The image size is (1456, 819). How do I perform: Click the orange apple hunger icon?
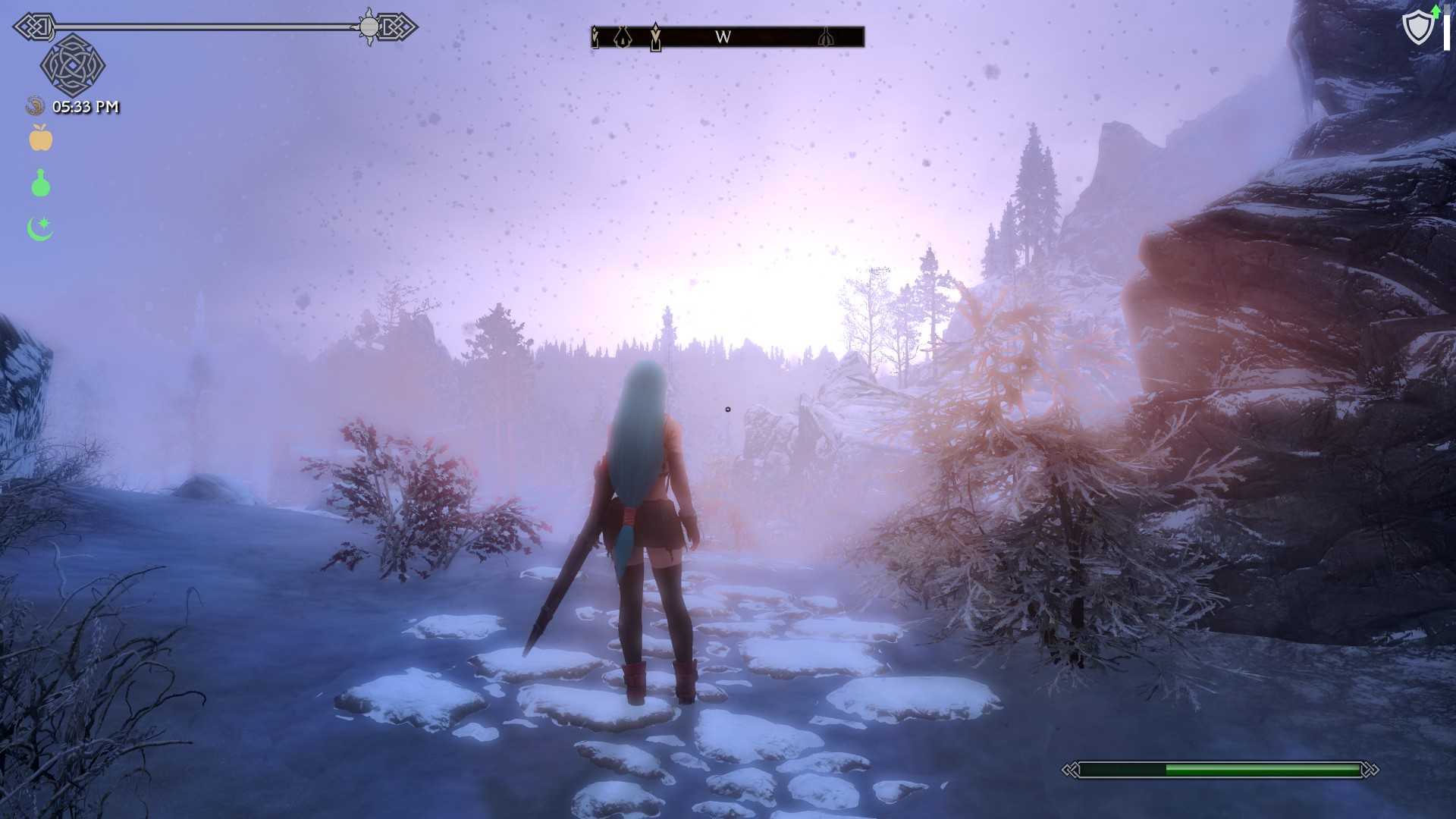point(41,138)
